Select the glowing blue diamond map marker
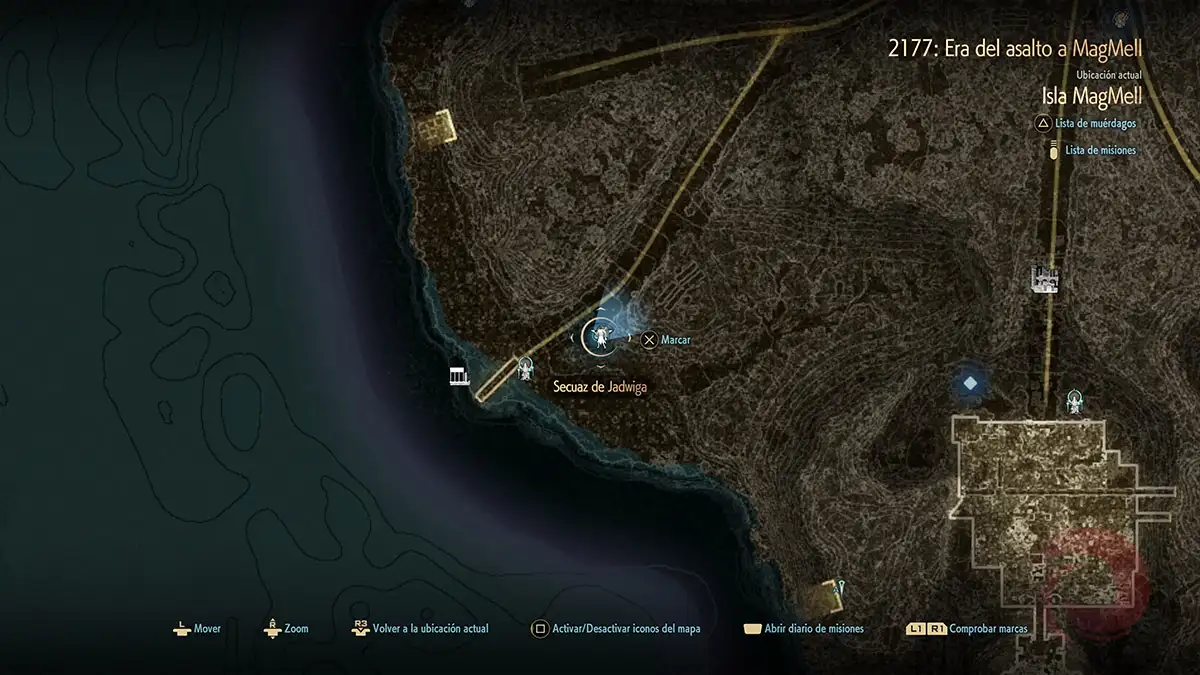The width and height of the screenshot is (1200, 675). point(969,382)
